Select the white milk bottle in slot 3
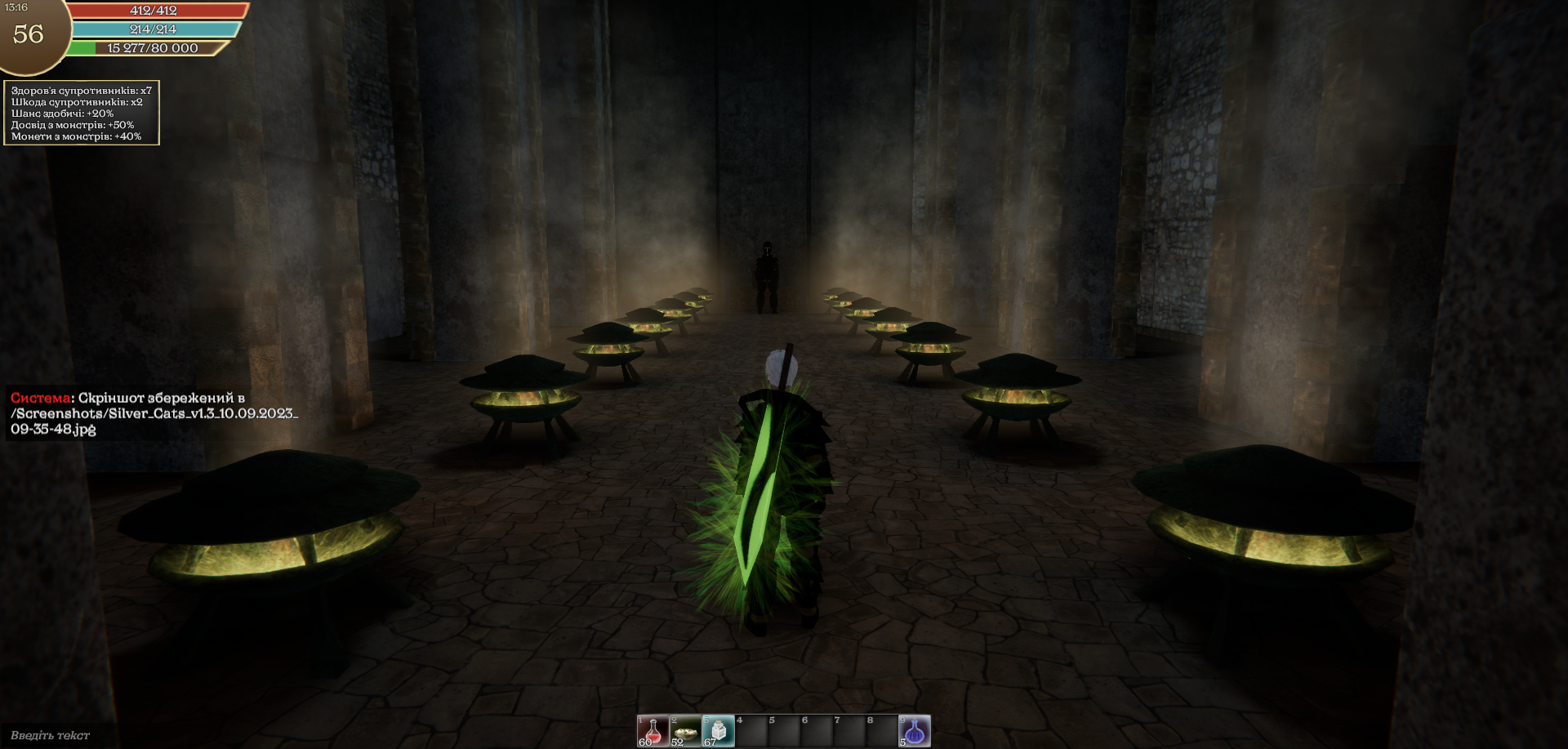 [x=718, y=731]
